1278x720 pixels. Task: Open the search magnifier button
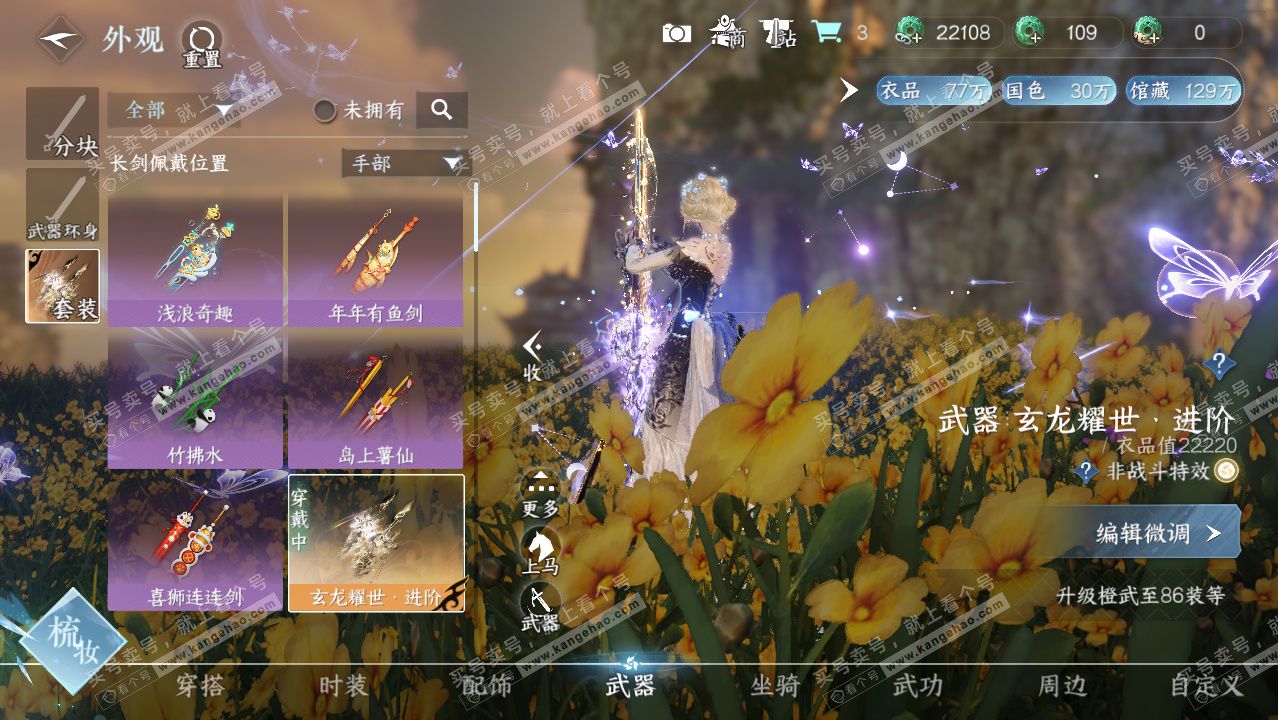click(441, 110)
